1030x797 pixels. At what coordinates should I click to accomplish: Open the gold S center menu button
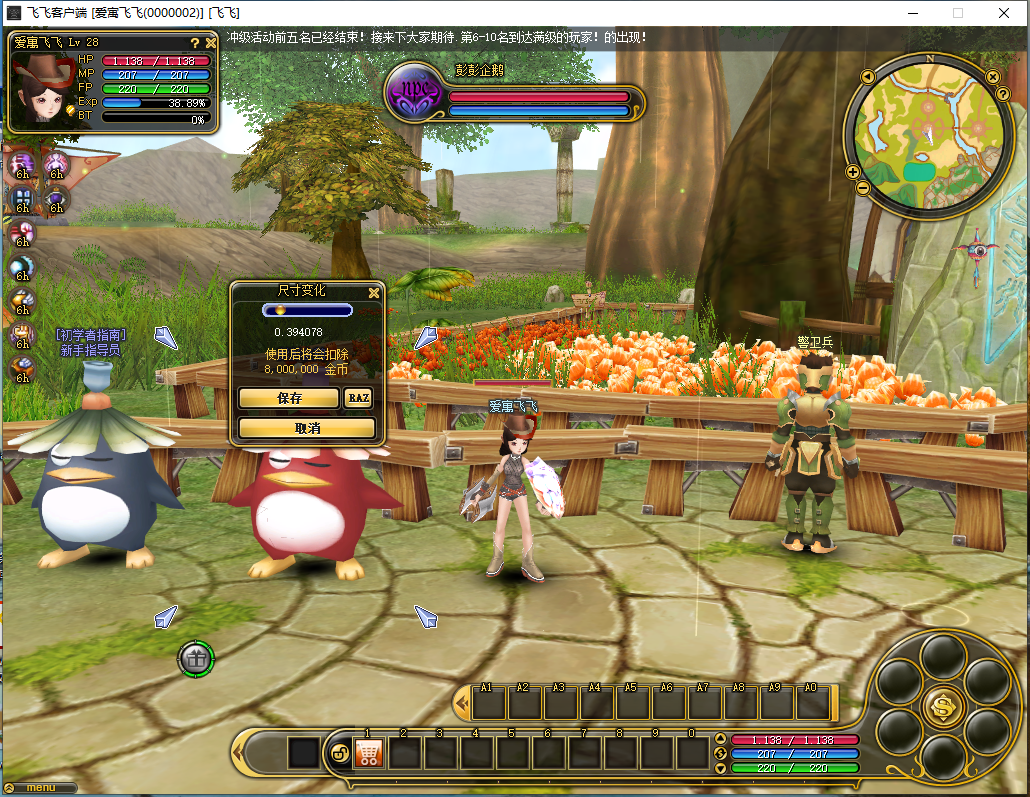click(x=942, y=706)
